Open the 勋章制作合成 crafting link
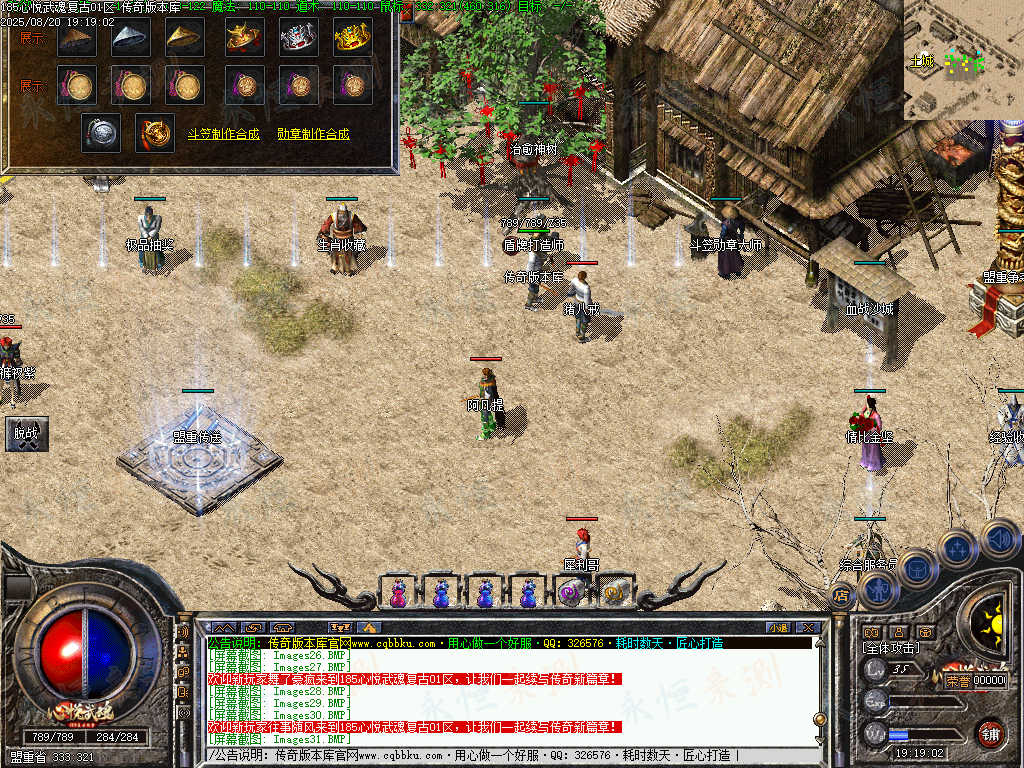 pyautogui.click(x=313, y=133)
